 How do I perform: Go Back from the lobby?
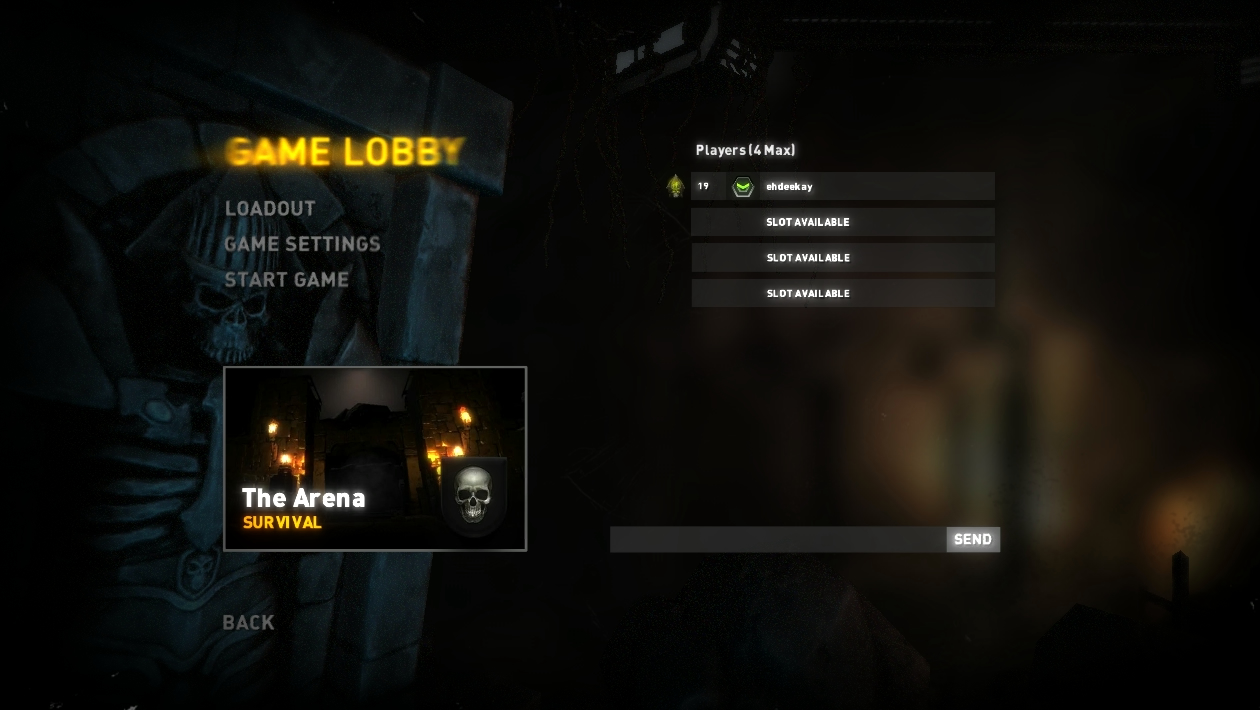coord(248,622)
